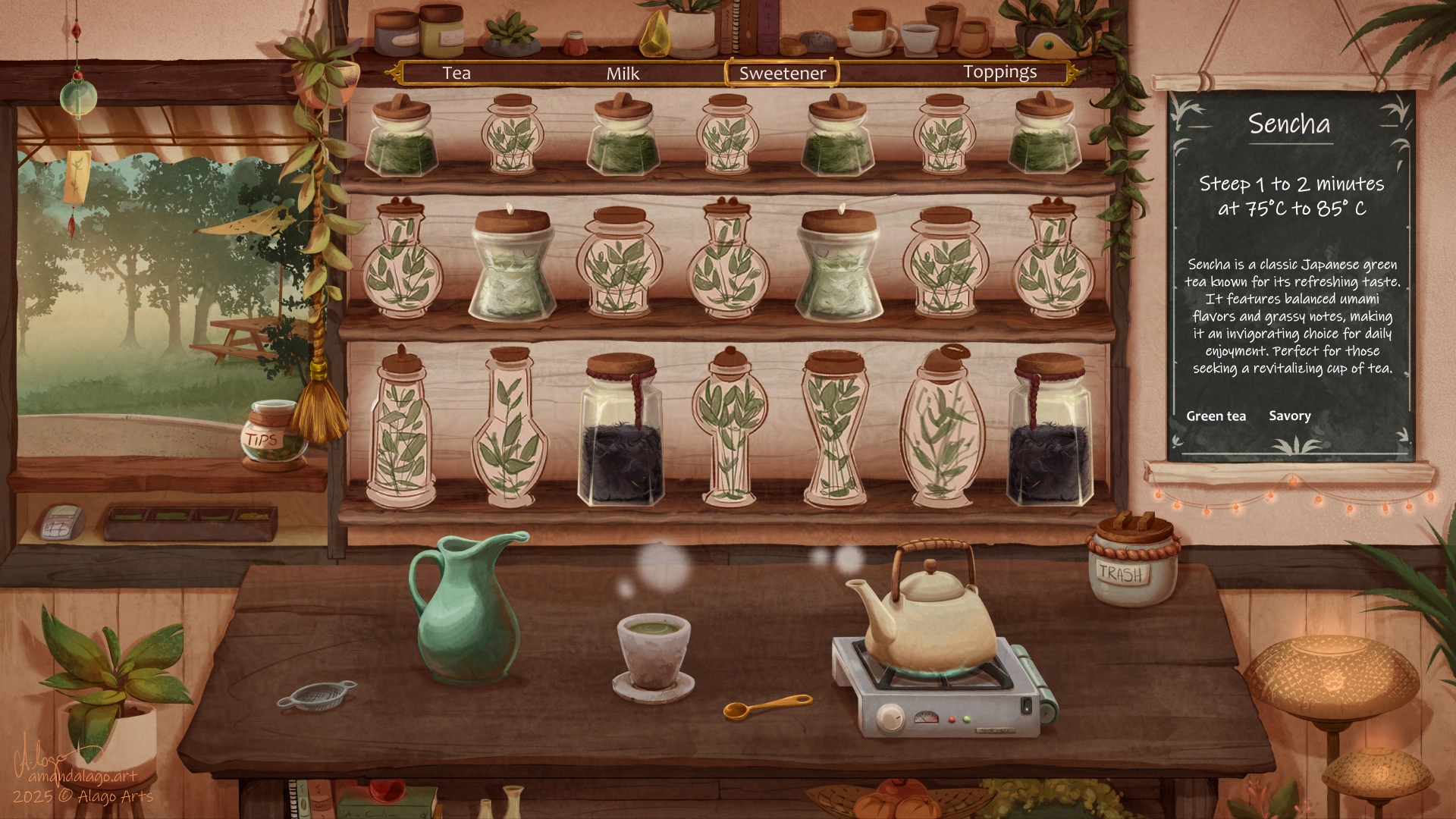Viewport: 1456px width, 819px height.
Task: Open the Milk tab
Action: 623,74
